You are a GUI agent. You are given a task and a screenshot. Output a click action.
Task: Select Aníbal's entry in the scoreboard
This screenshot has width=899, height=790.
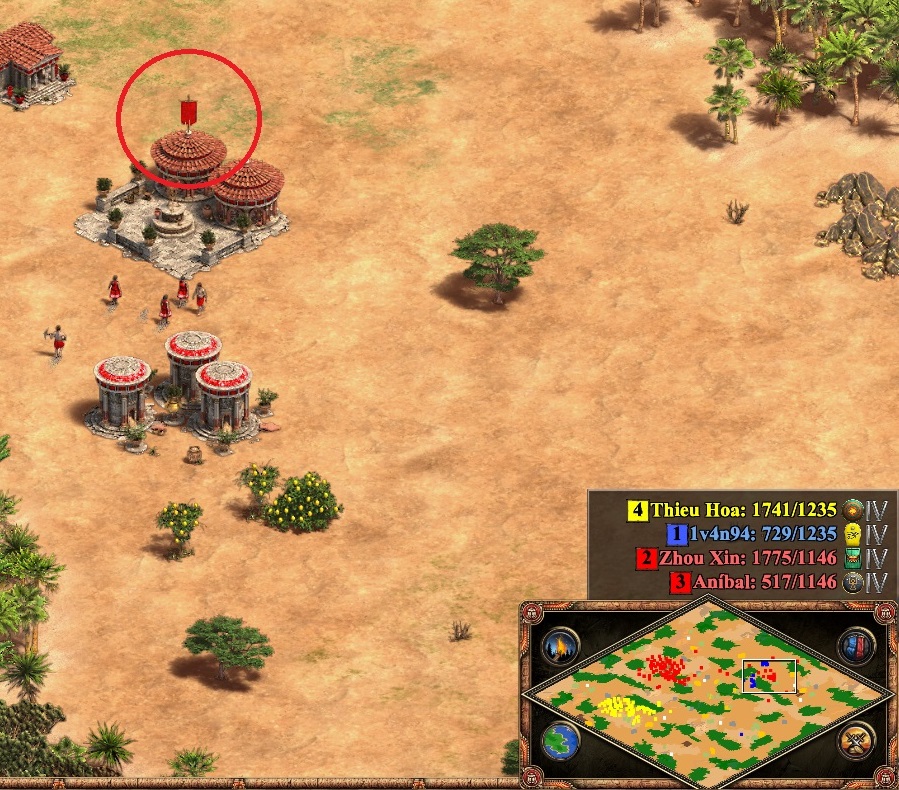click(763, 582)
